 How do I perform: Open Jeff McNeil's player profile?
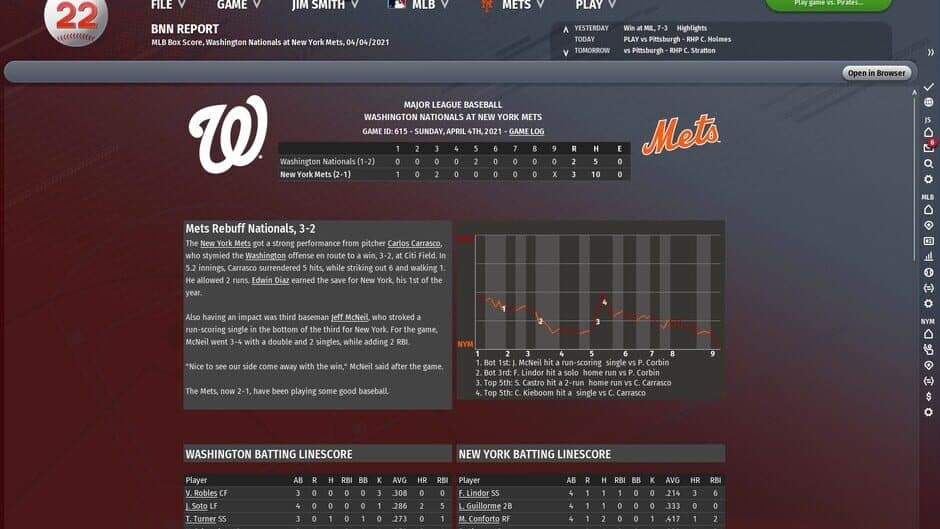point(350,317)
